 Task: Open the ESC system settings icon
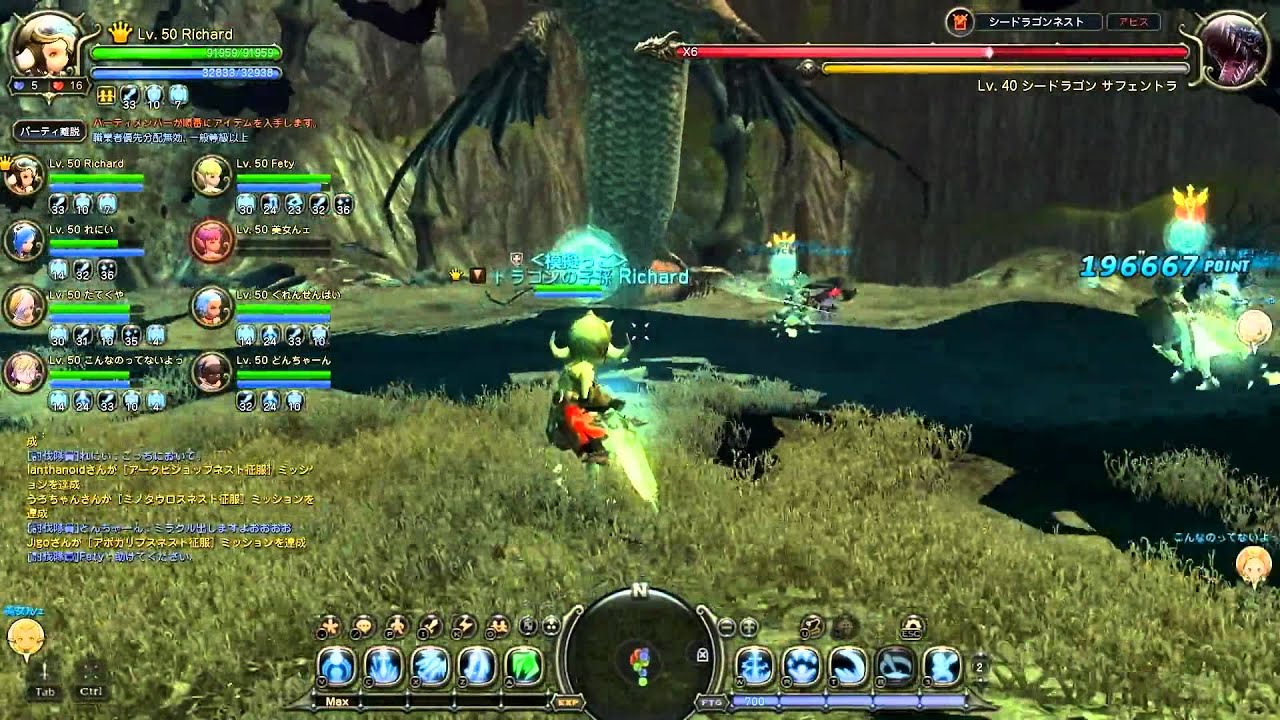click(912, 628)
